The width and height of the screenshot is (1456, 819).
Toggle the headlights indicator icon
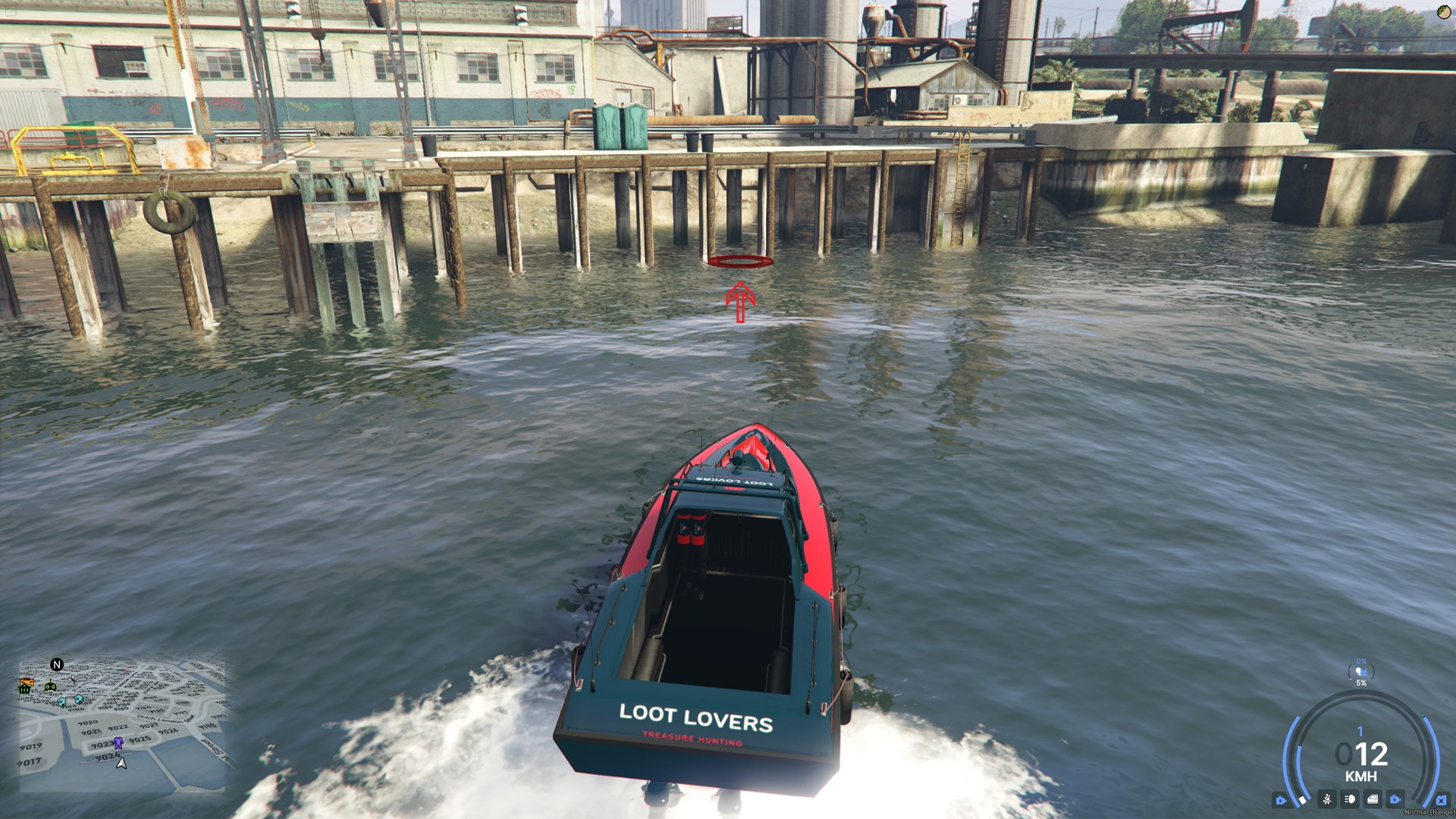click(x=1350, y=799)
